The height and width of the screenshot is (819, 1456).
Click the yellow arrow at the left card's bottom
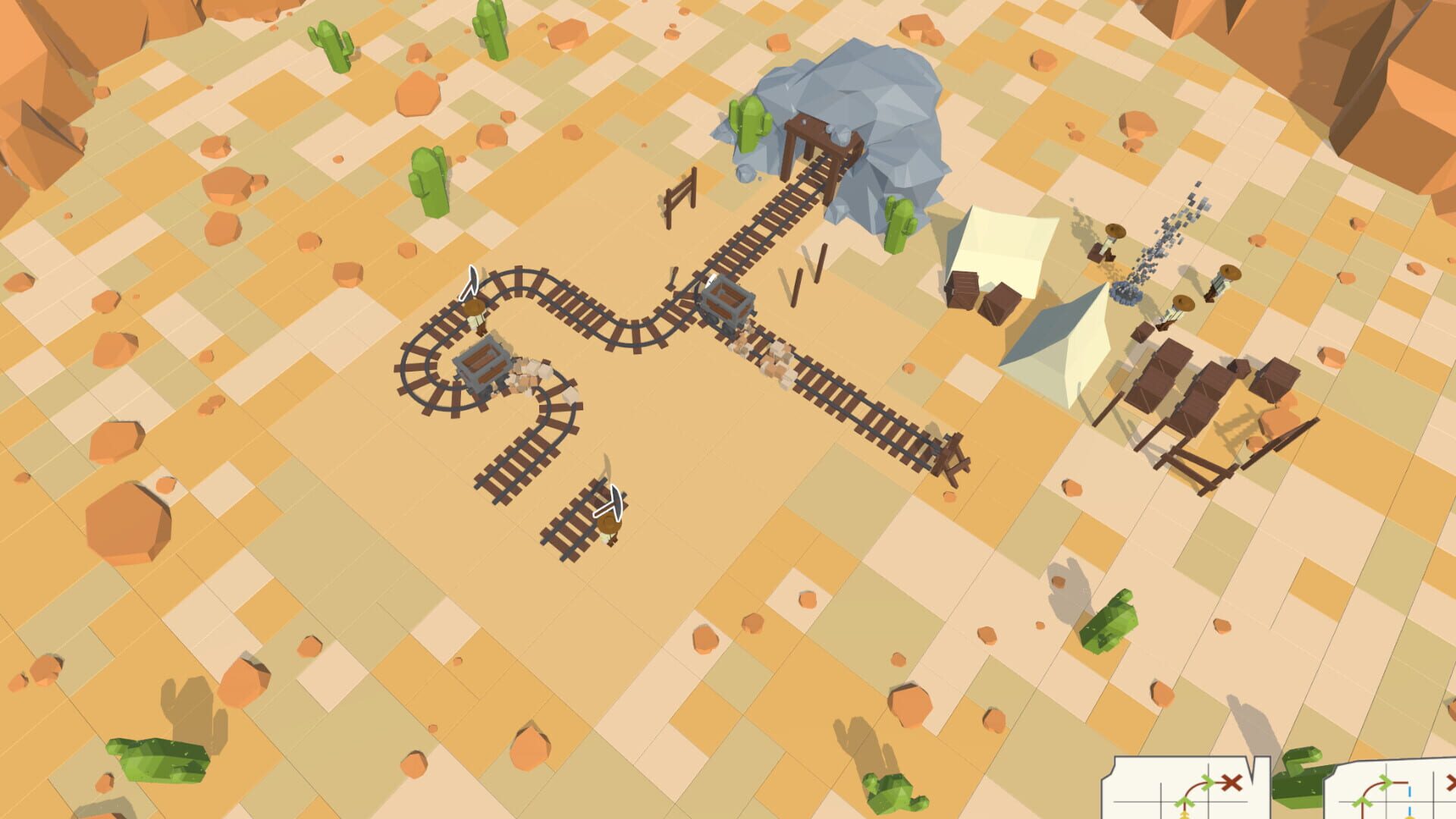[1185, 815]
